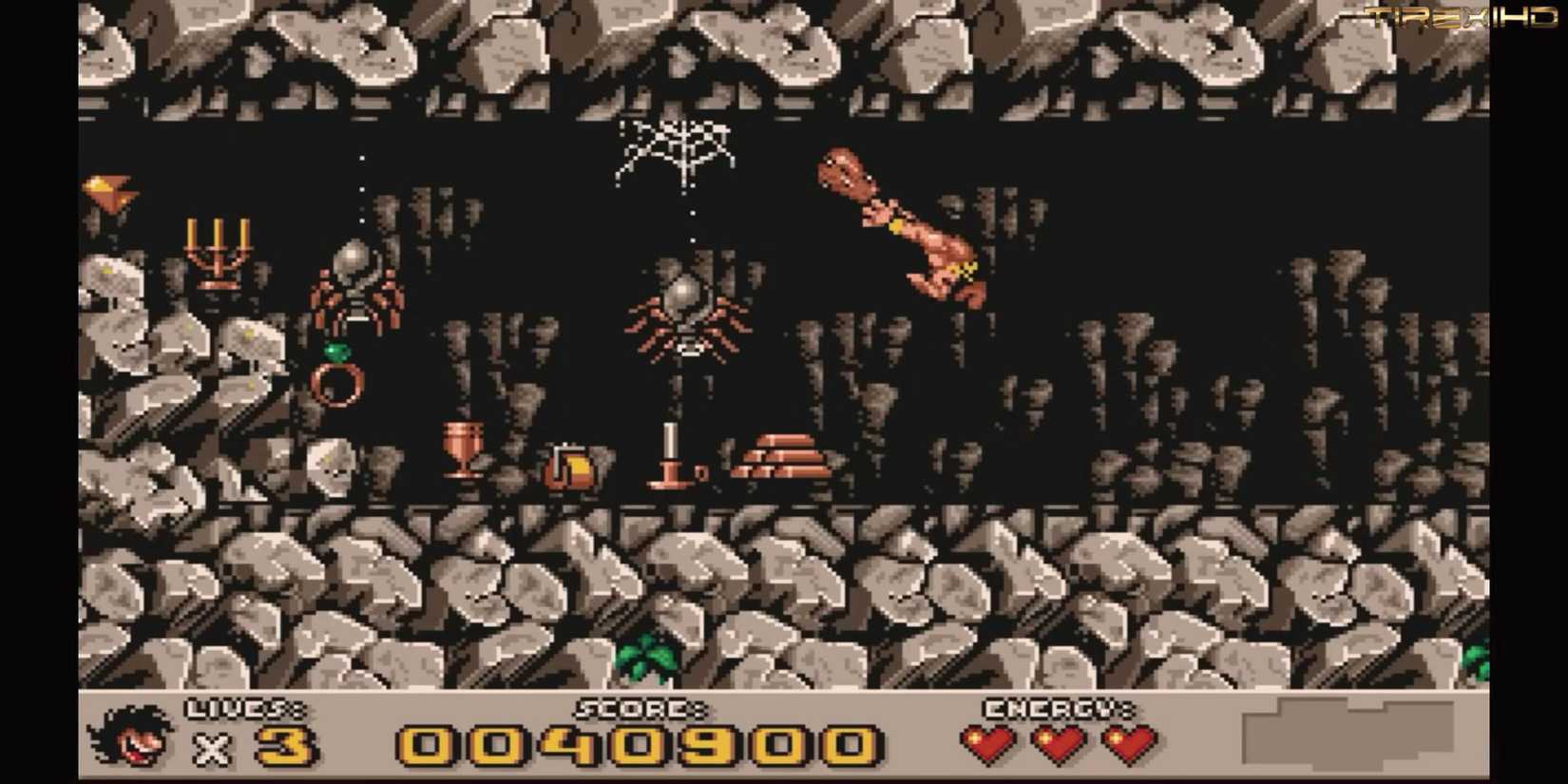Screen dimensions: 1568x784
Task: Grab the emerald ring collectible
Action: click(x=337, y=380)
